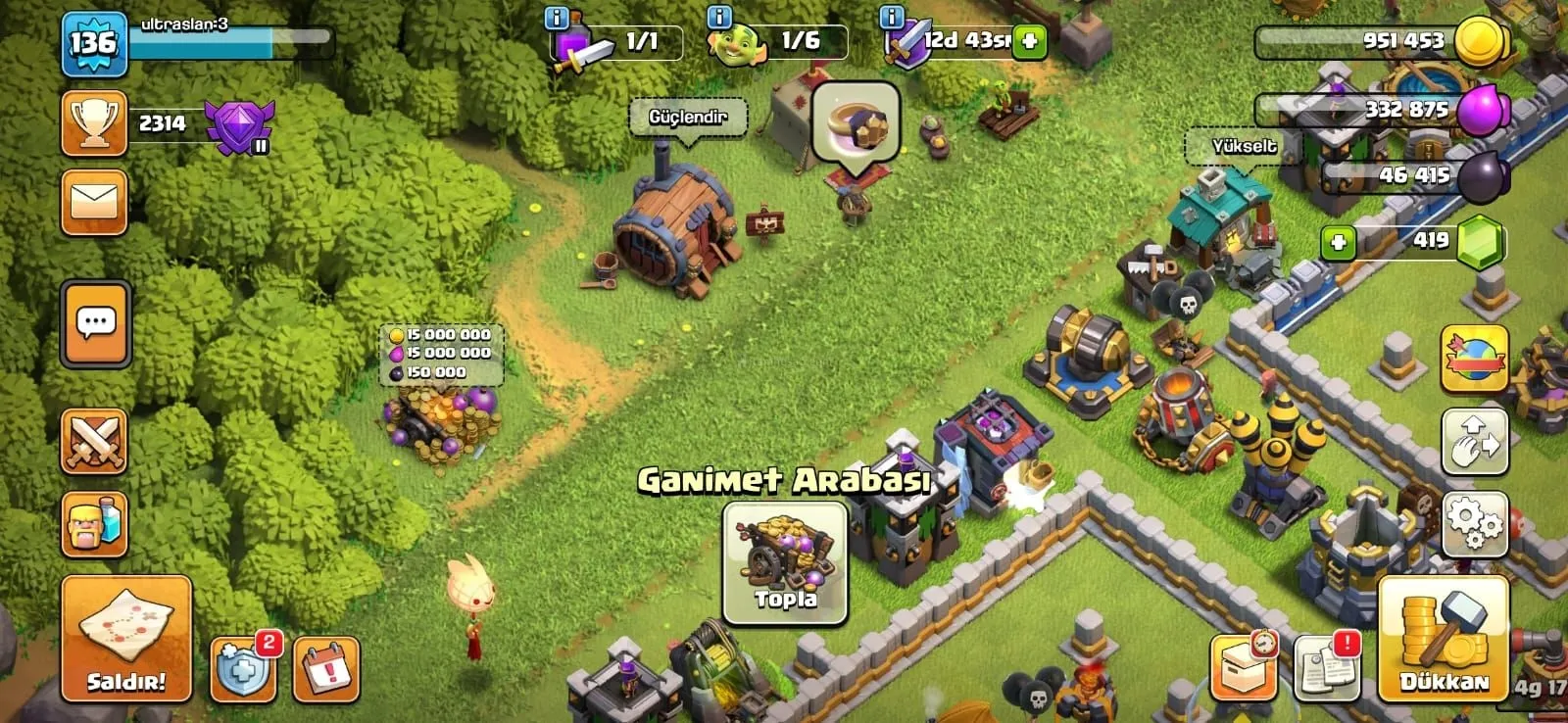The image size is (1568, 723).
Task: Open the barbarian army overview
Action: click(94, 524)
